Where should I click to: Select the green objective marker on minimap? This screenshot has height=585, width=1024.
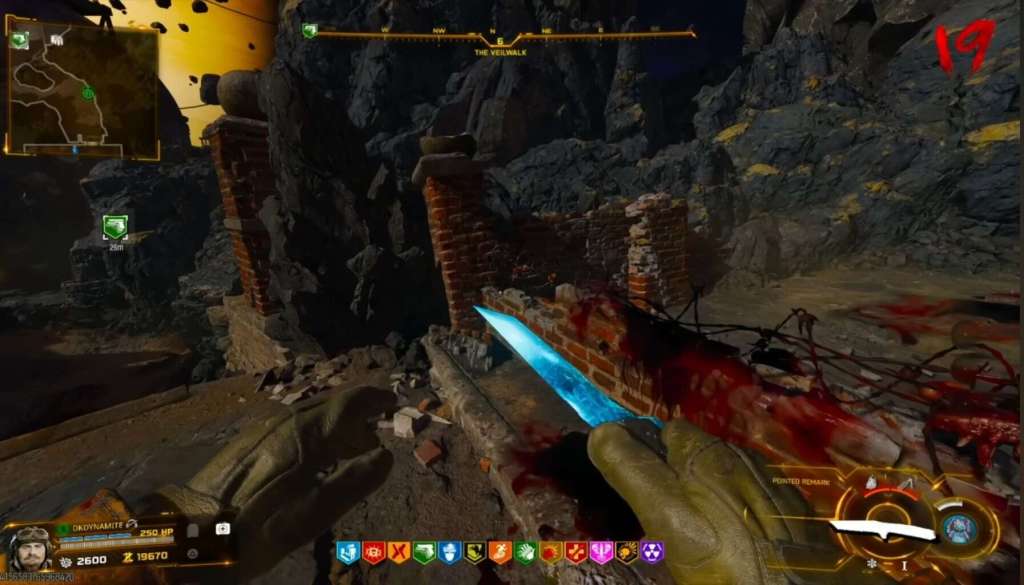click(88, 94)
